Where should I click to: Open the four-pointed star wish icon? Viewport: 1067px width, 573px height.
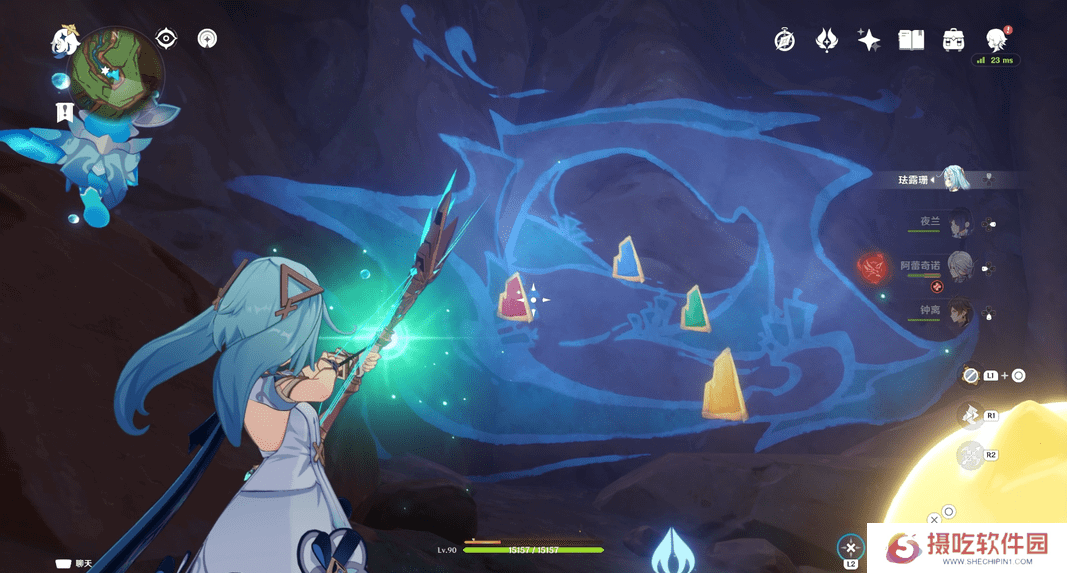click(868, 40)
